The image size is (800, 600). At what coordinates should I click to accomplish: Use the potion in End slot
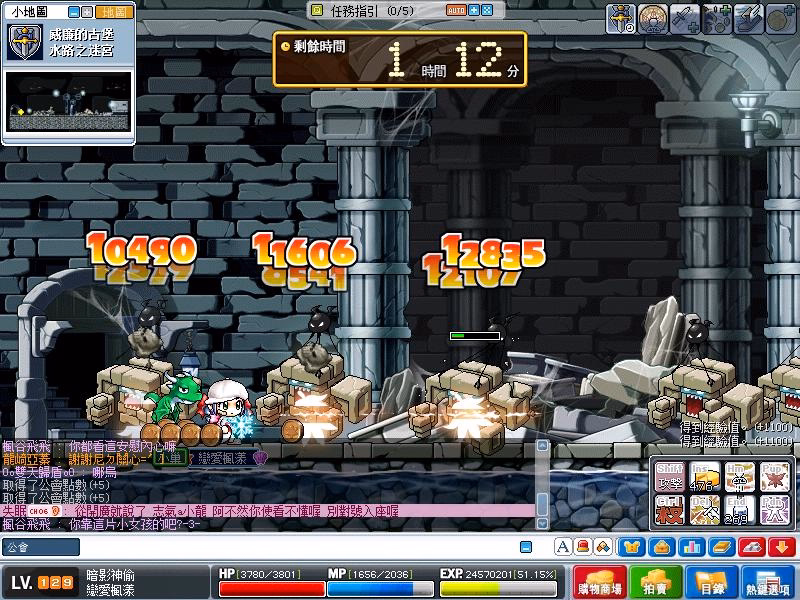pos(740,510)
